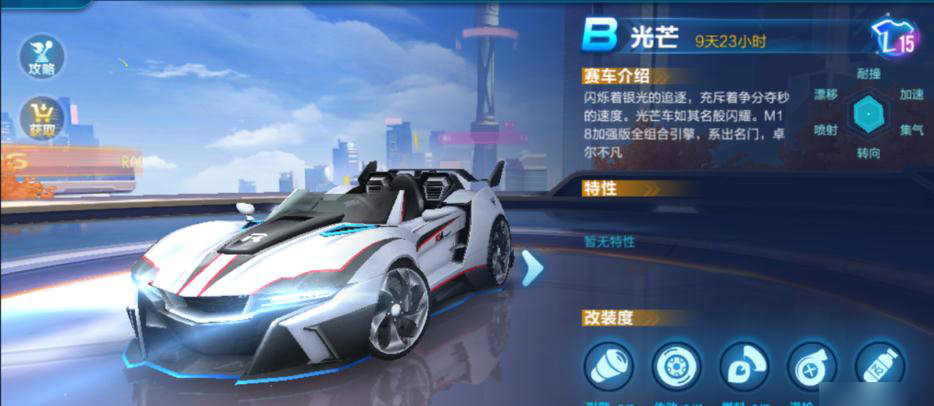The image size is (934, 406).
Task: Pick the nitro bottle modification icon
Action: tap(878, 365)
